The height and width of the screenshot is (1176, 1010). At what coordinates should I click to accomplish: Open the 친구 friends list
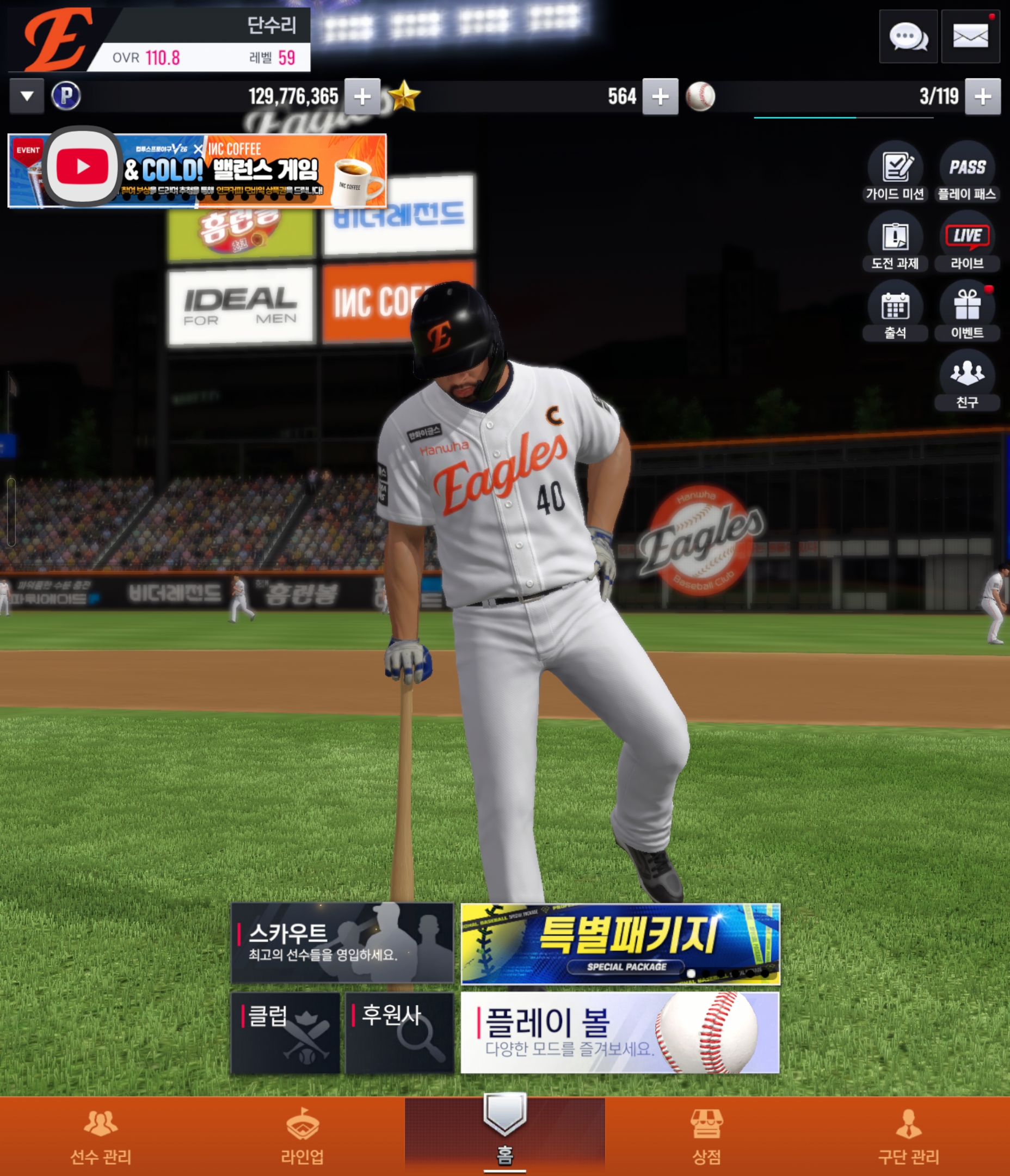(x=967, y=381)
